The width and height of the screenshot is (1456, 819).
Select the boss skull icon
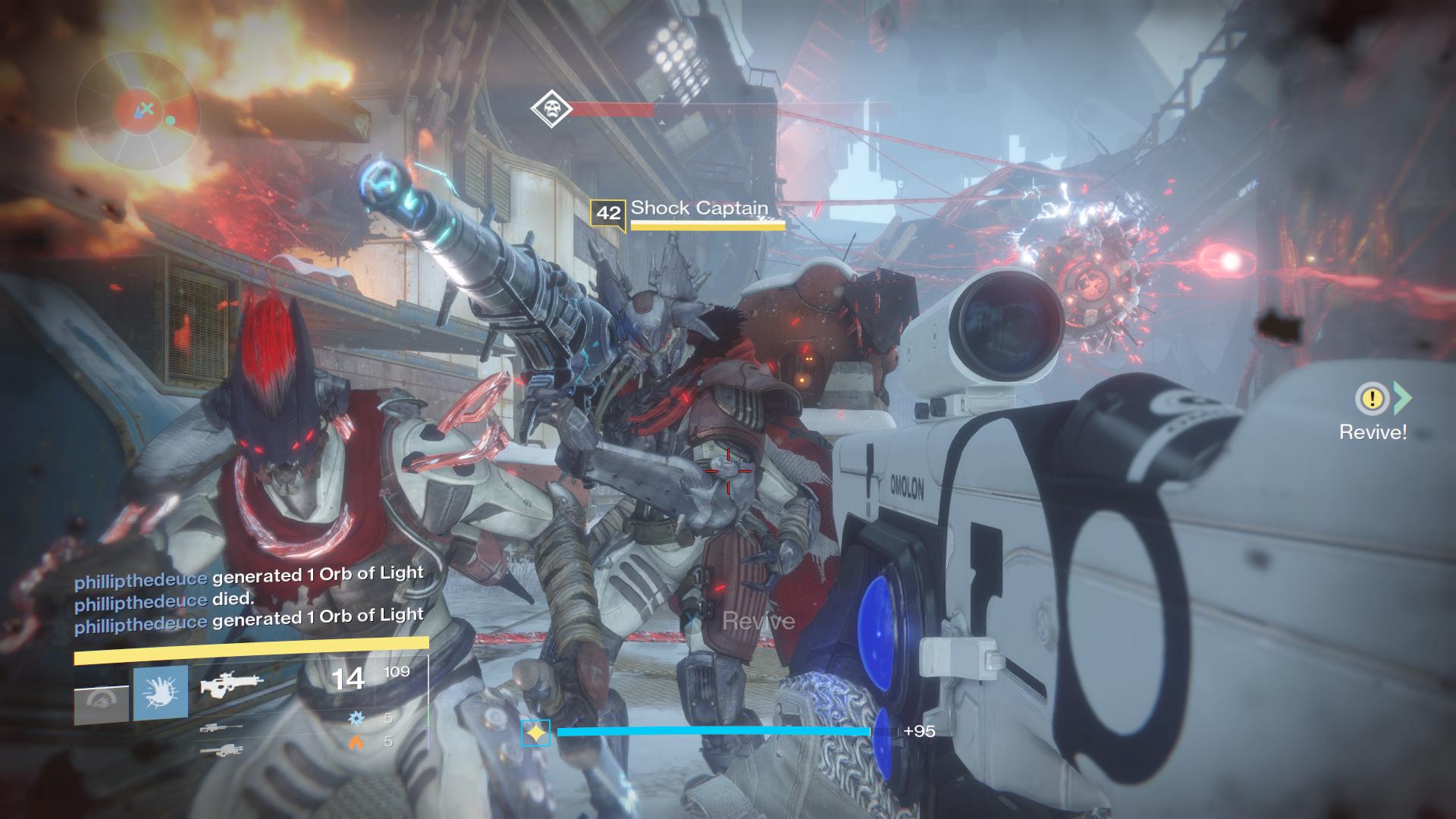click(551, 108)
